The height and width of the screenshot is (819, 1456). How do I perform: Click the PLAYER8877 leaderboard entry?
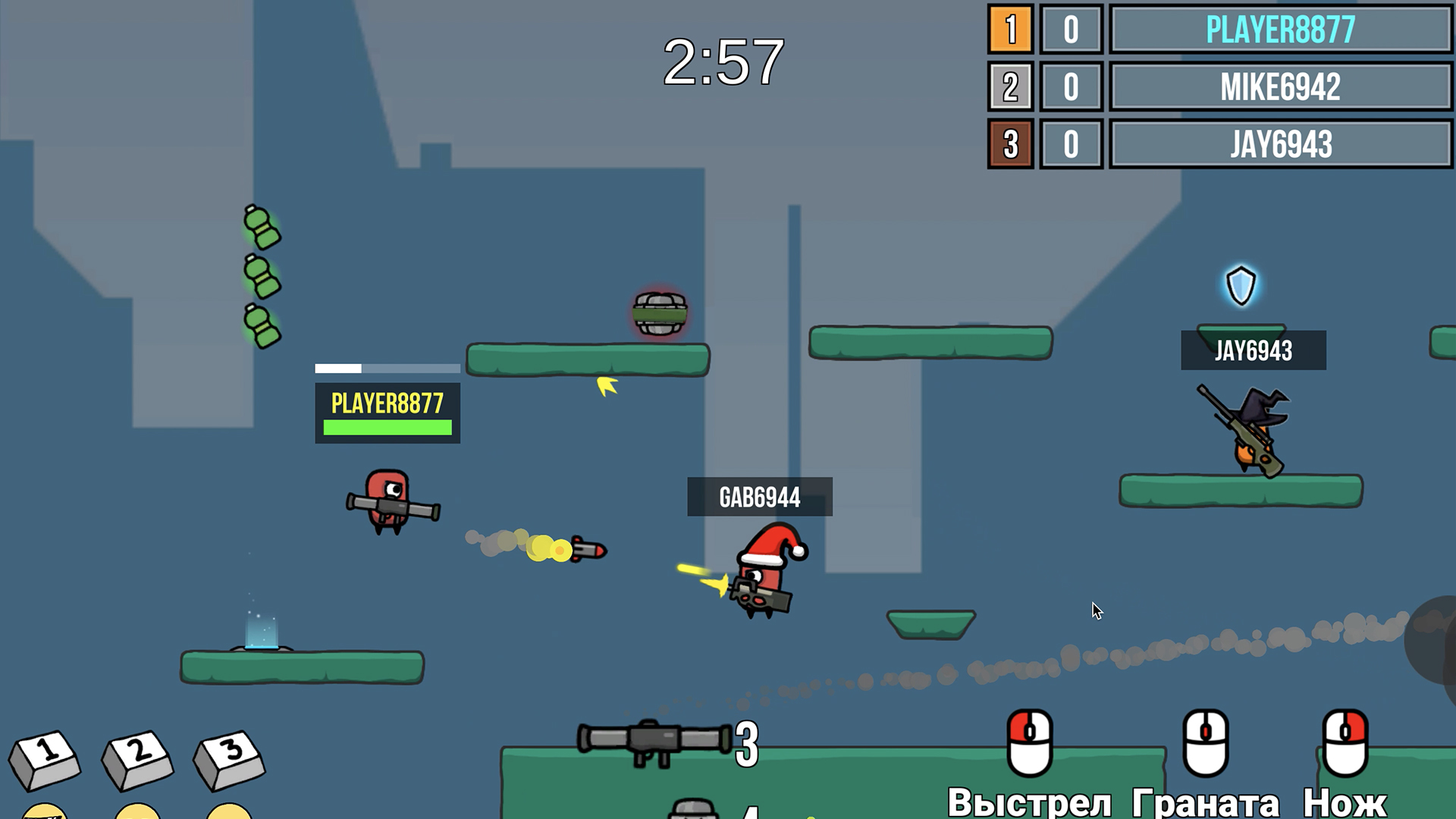point(1279,31)
